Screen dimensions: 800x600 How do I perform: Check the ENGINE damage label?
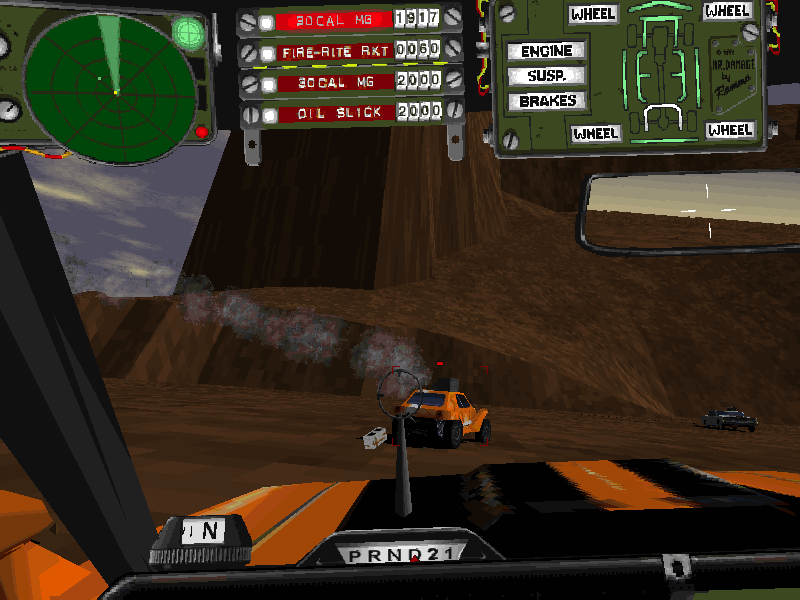click(x=546, y=51)
